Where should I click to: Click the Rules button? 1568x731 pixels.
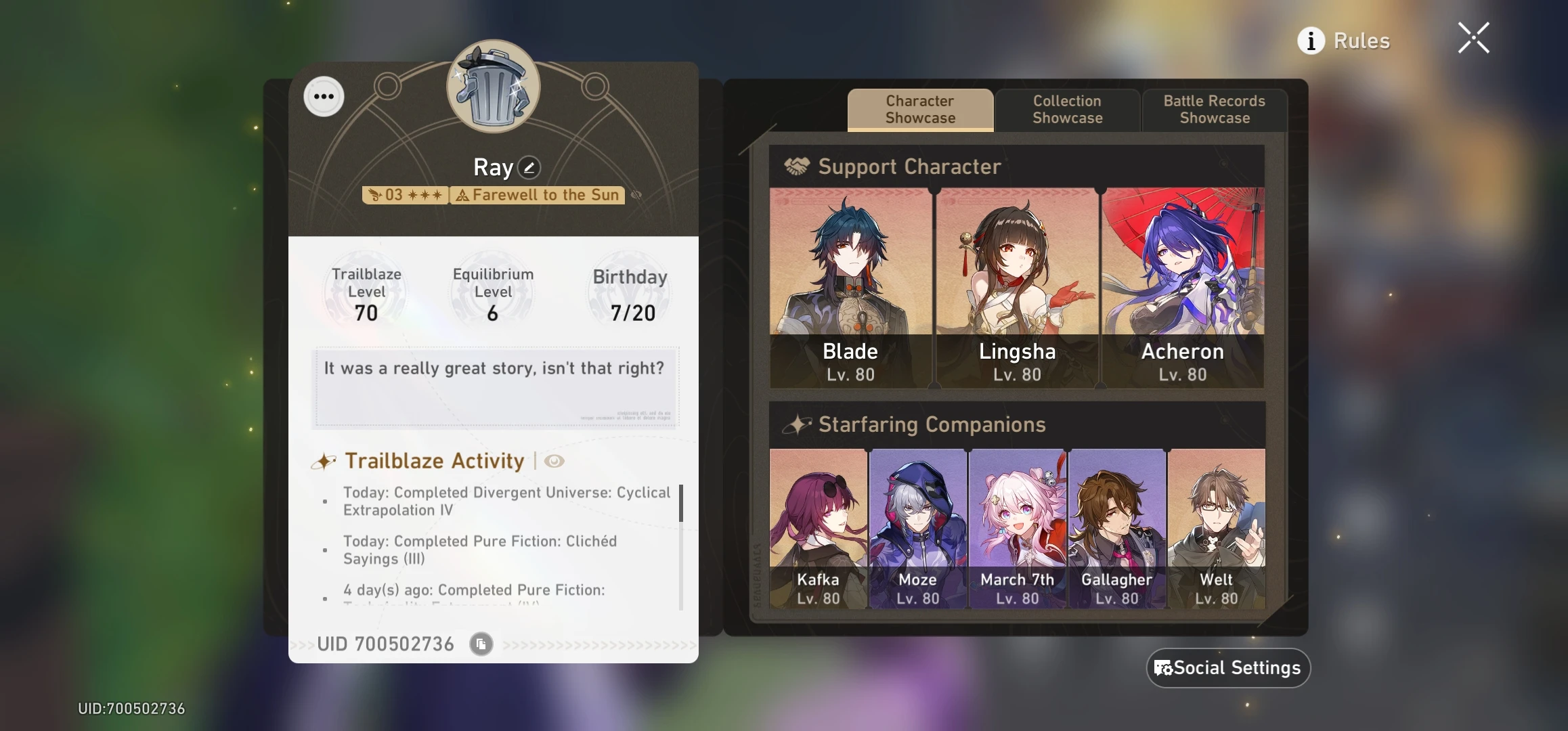[x=1361, y=41]
